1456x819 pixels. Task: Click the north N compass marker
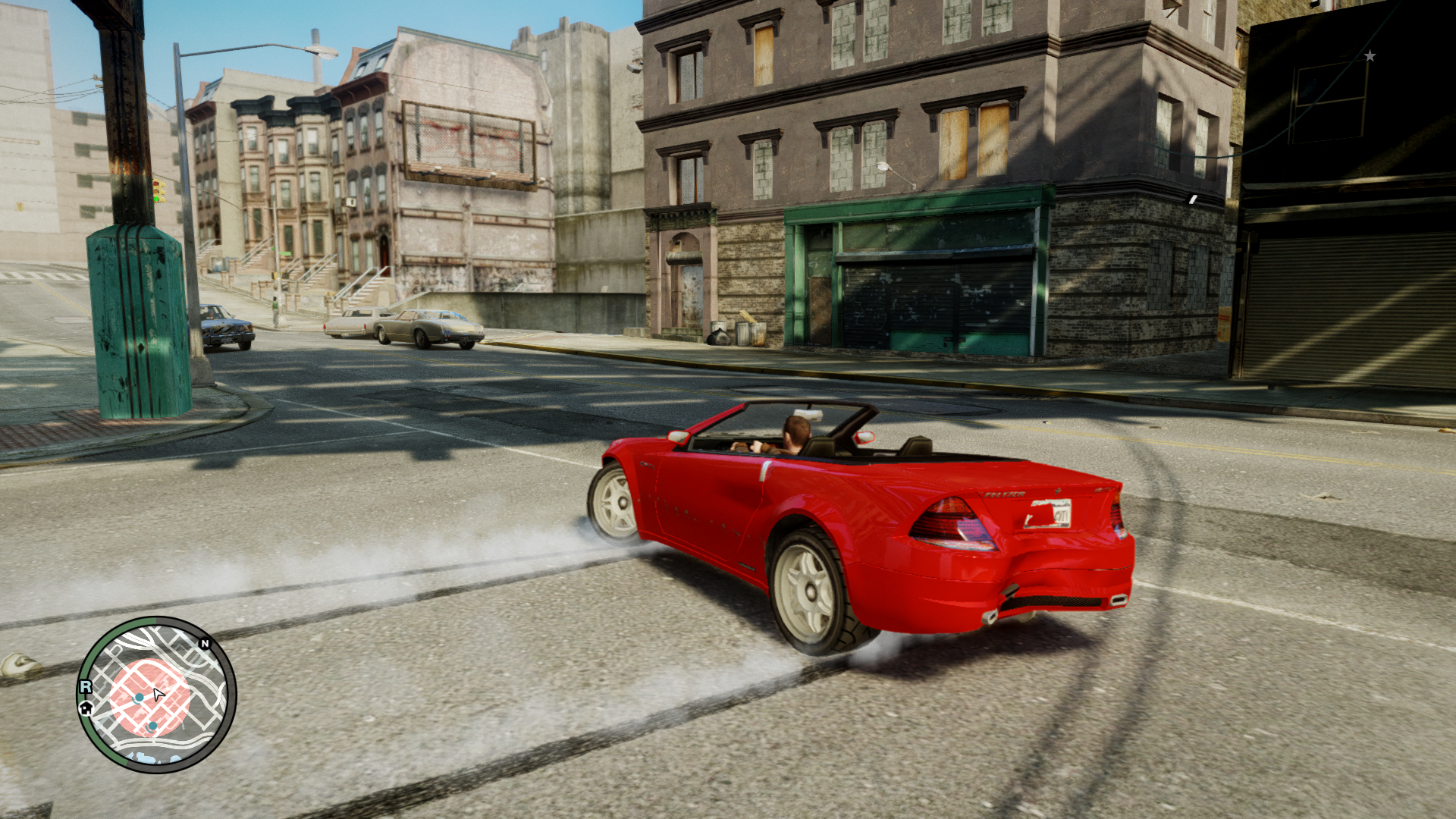click(205, 644)
